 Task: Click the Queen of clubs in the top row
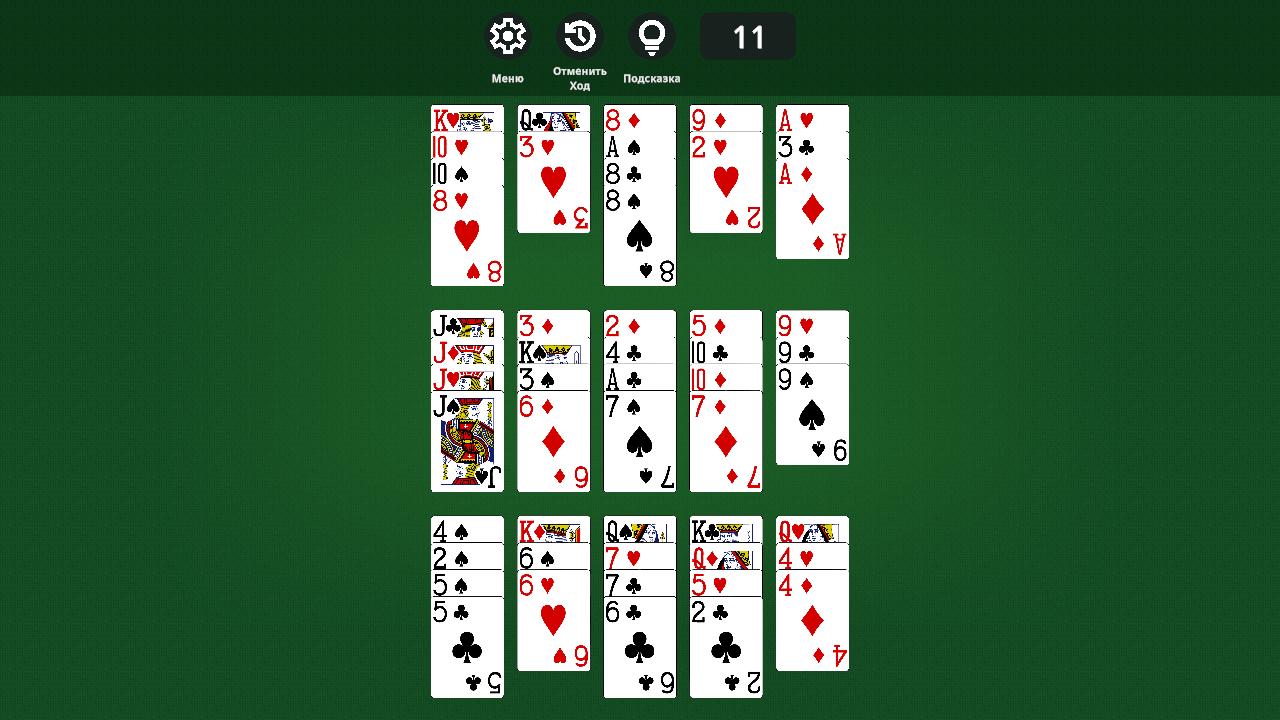[x=554, y=120]
